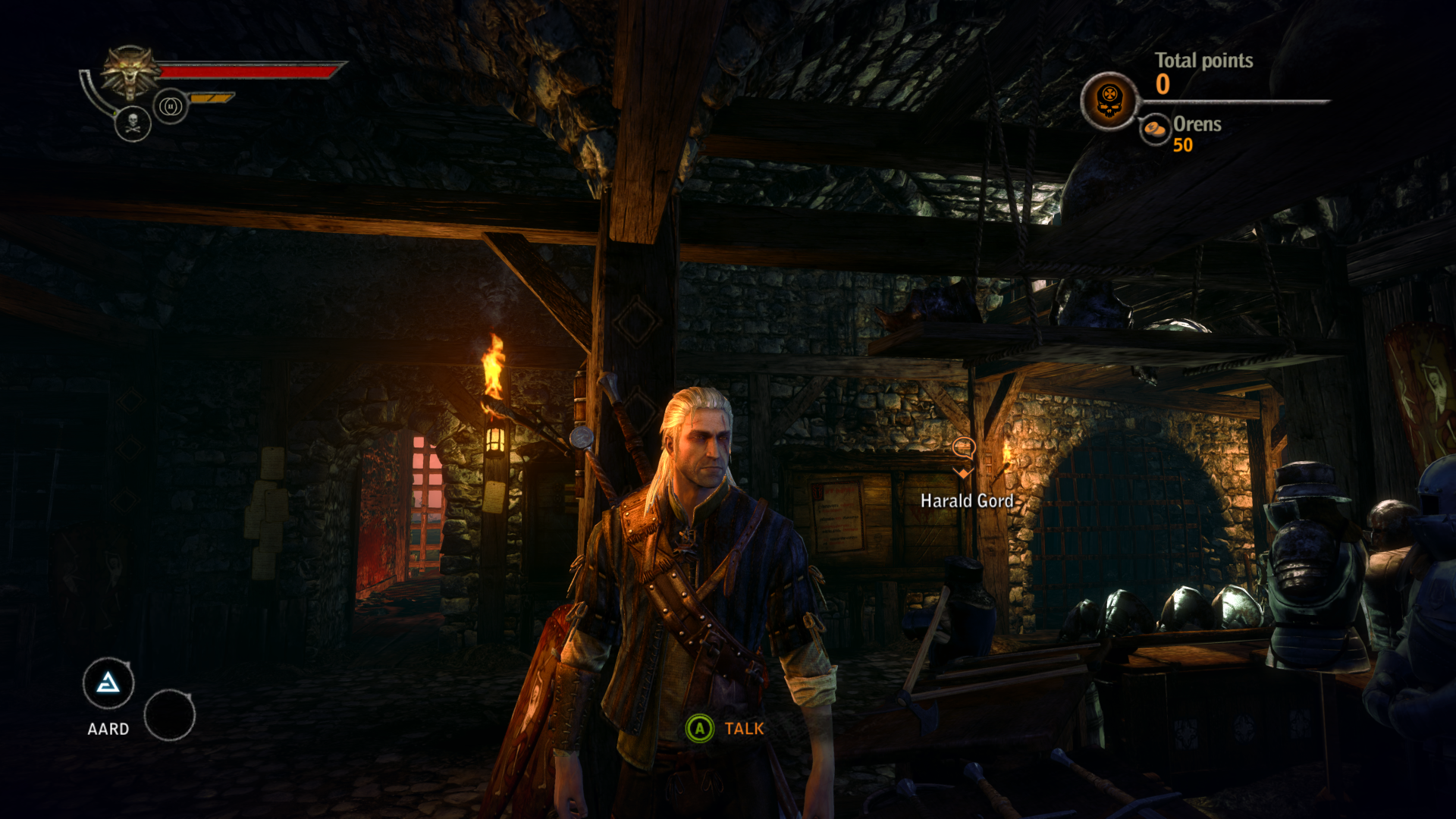Click the Orens coin icon
1456x819 pixels.
click(x=1155, y=129)
